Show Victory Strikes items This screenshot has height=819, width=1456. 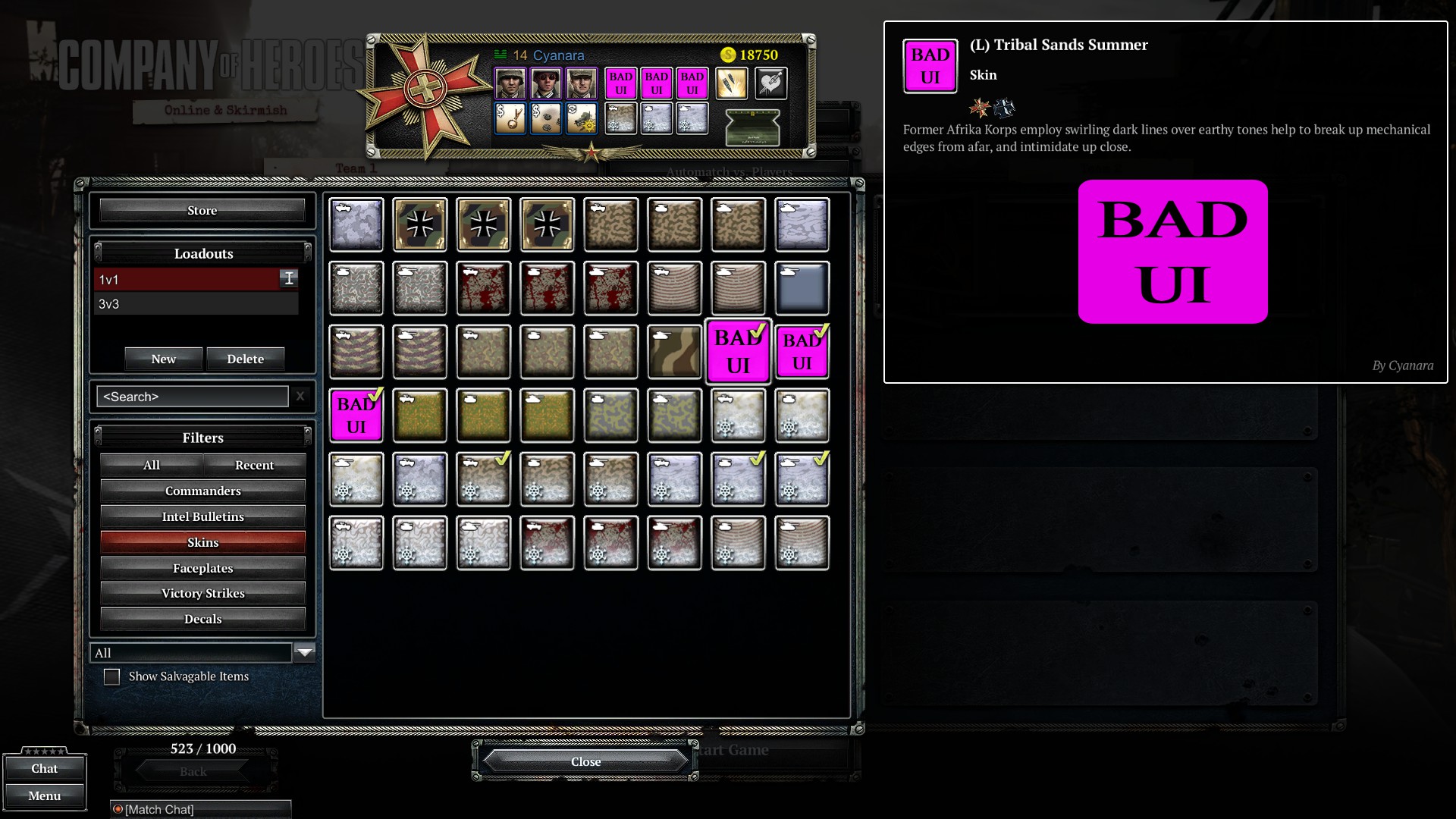[x=202, y=593]
